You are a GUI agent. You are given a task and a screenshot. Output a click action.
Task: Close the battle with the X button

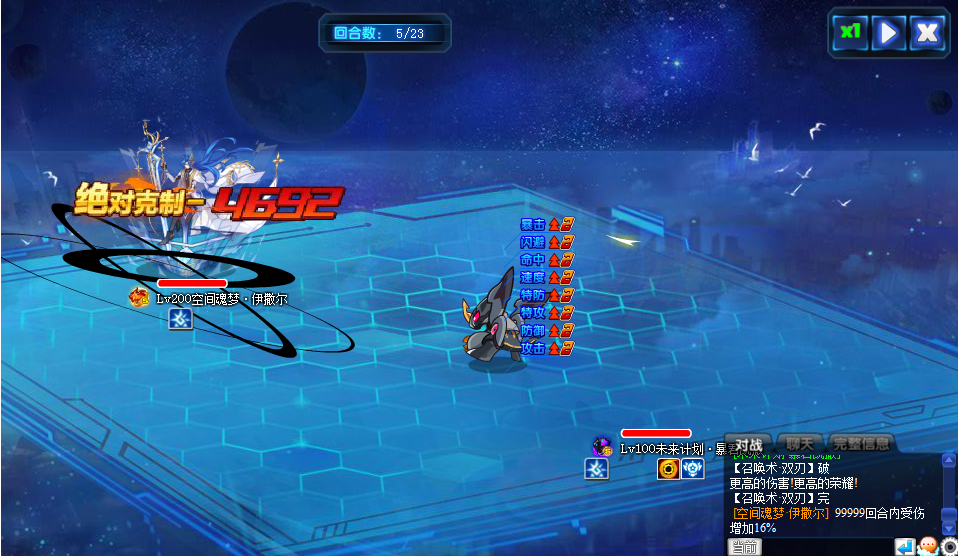click(x=927, y=32)
